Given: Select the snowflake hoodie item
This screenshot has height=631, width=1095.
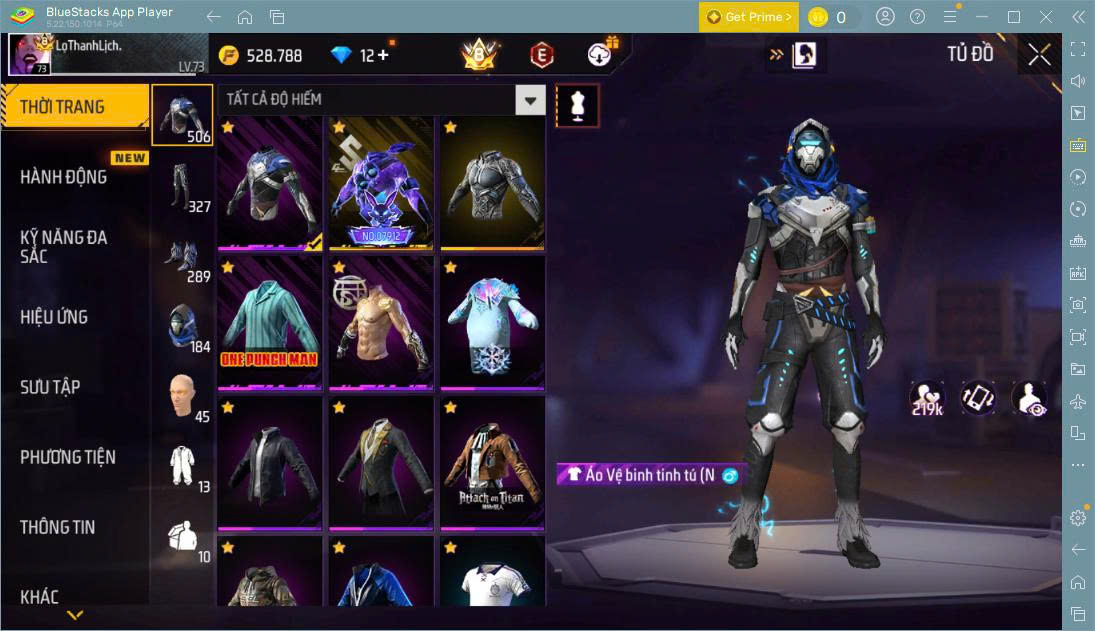Looking at the screenshot, I should [492, 322].
